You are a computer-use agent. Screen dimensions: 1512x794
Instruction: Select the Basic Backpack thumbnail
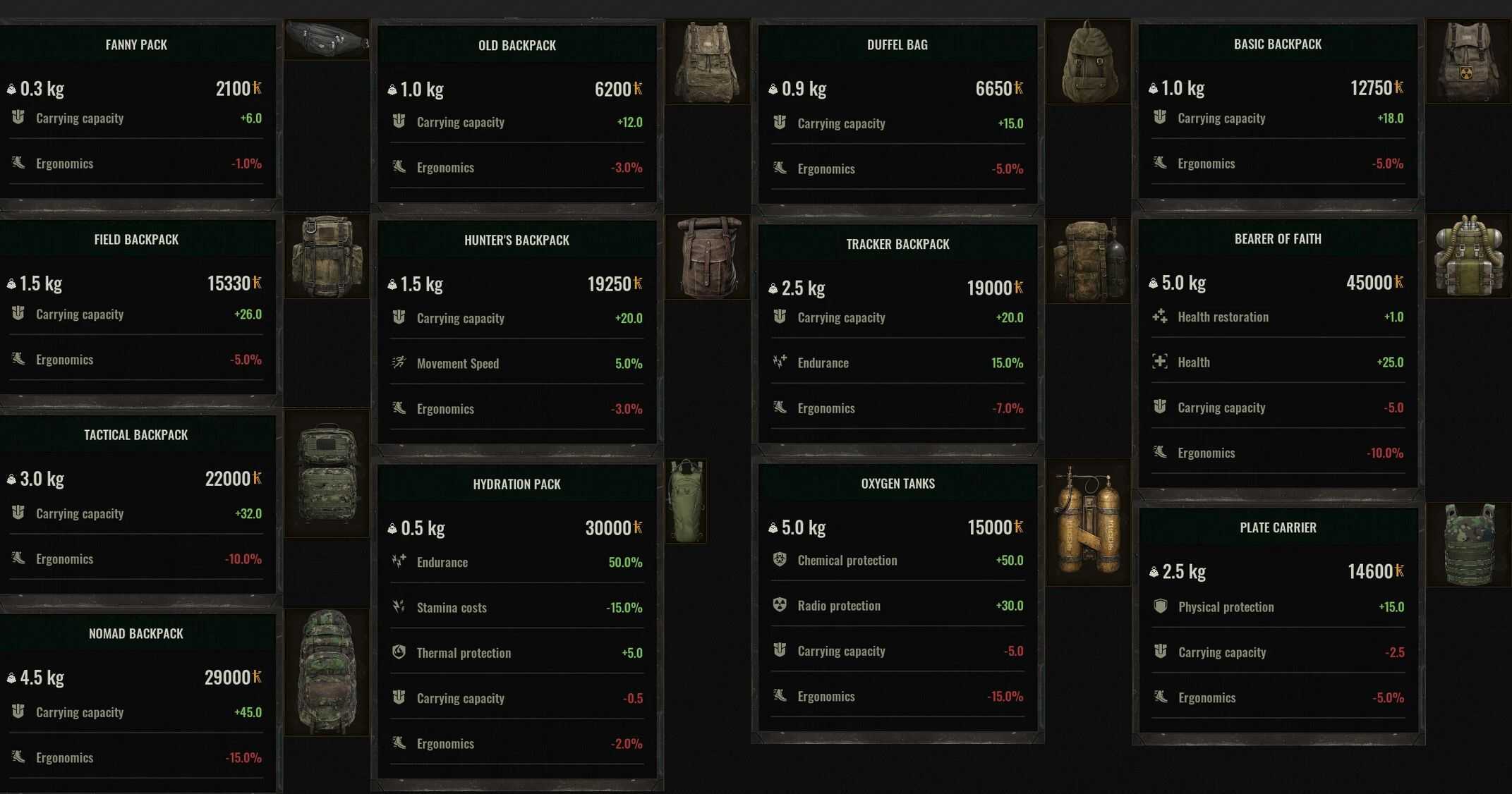1468,62
